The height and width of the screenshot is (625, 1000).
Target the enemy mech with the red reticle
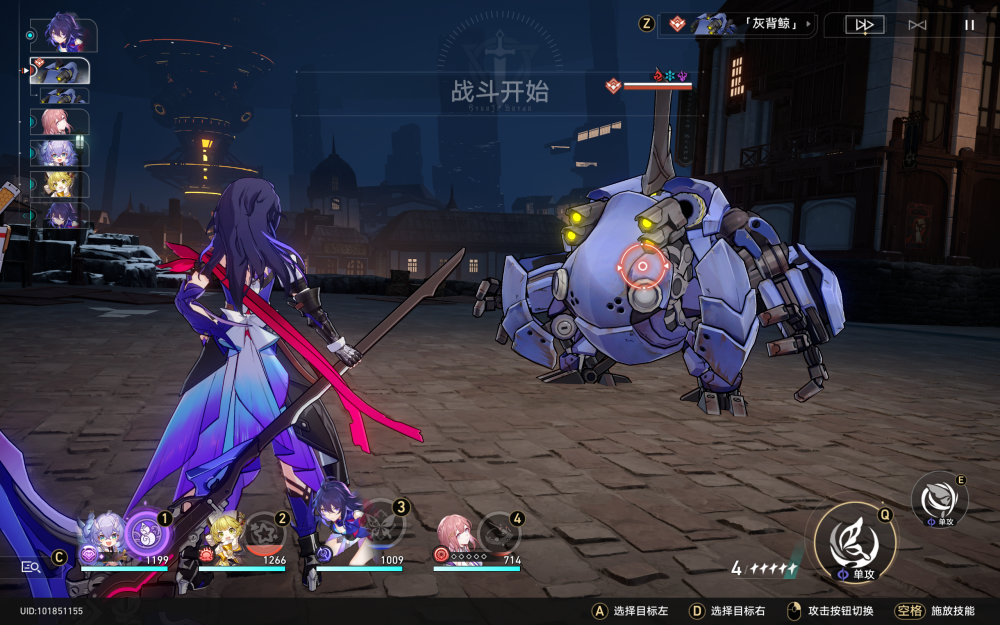click(x=641, y=267)
